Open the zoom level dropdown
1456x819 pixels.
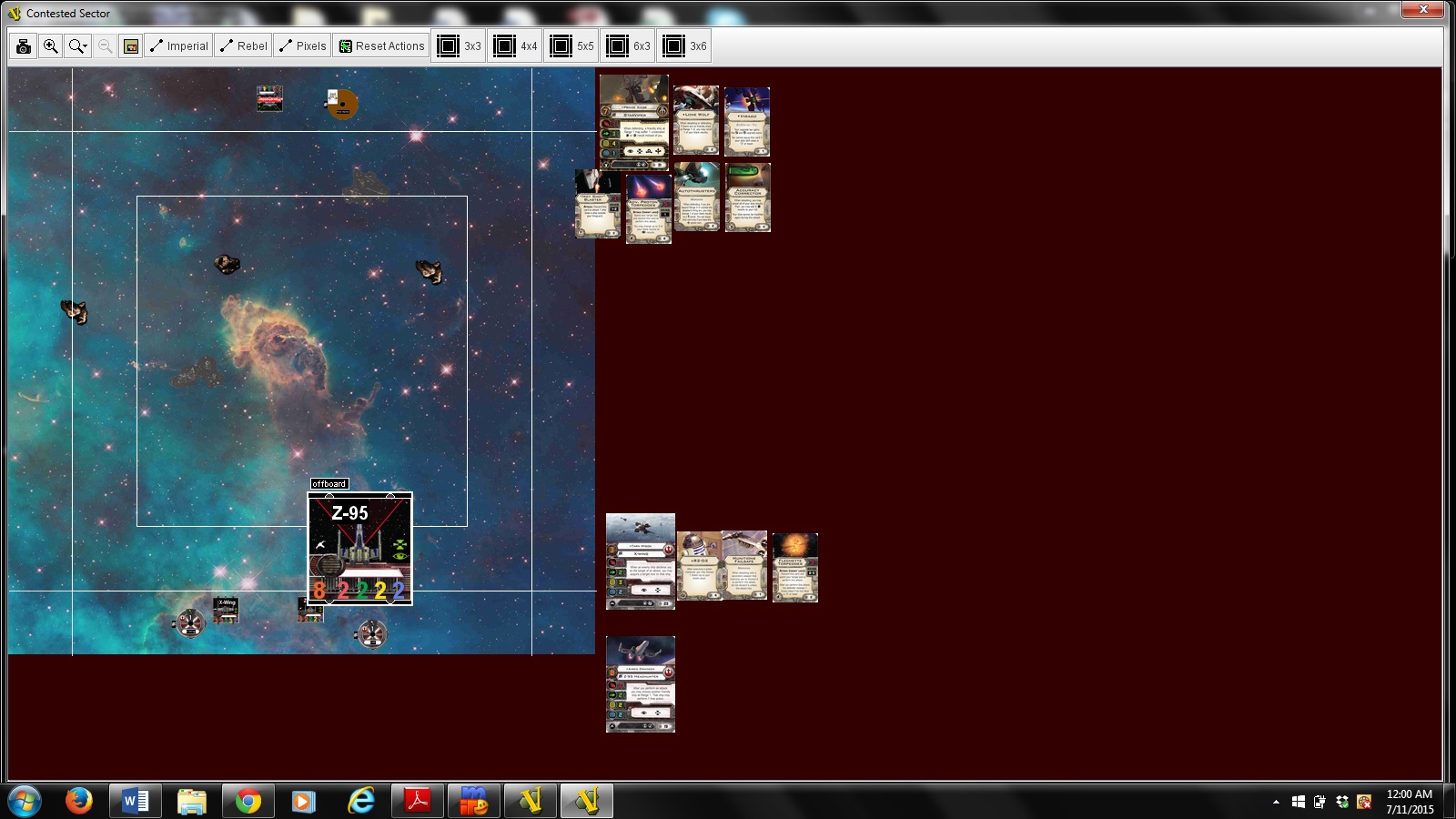coord(78,46)
